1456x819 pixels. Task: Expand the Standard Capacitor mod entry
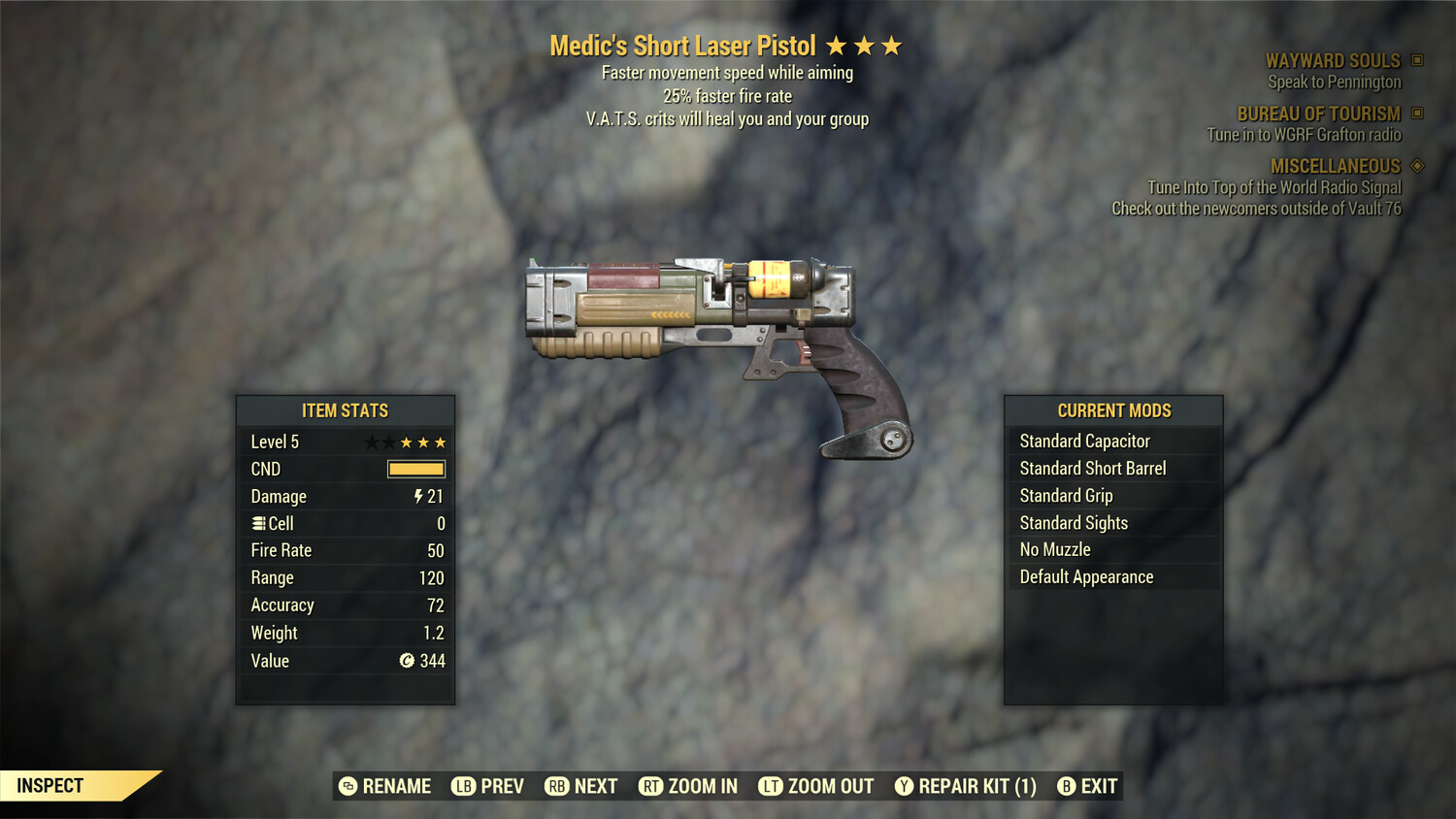coord(1084,441)
